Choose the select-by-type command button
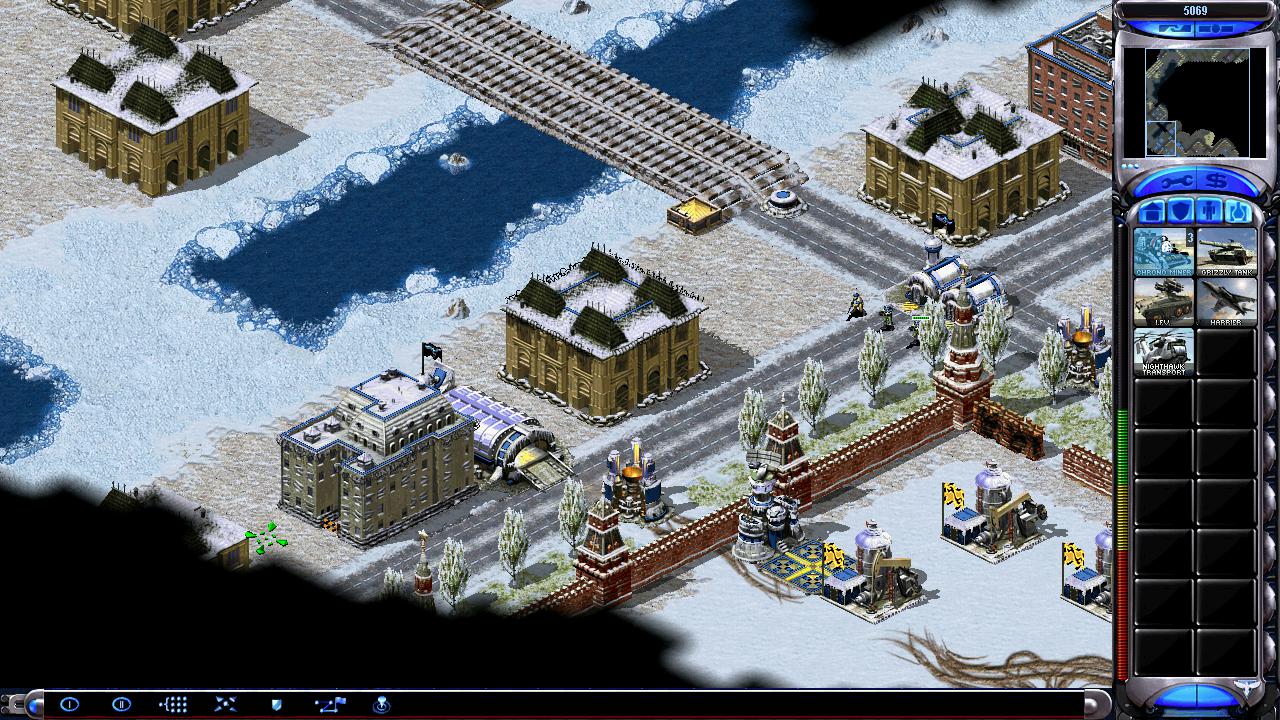Screen dimensions: 1280x720 pos(173,704)
